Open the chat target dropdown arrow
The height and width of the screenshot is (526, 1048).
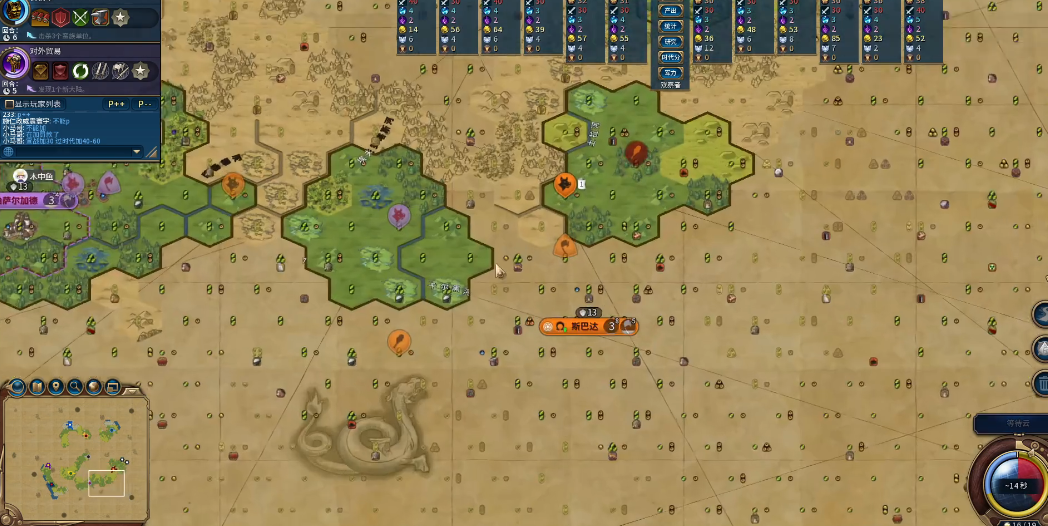137,151
